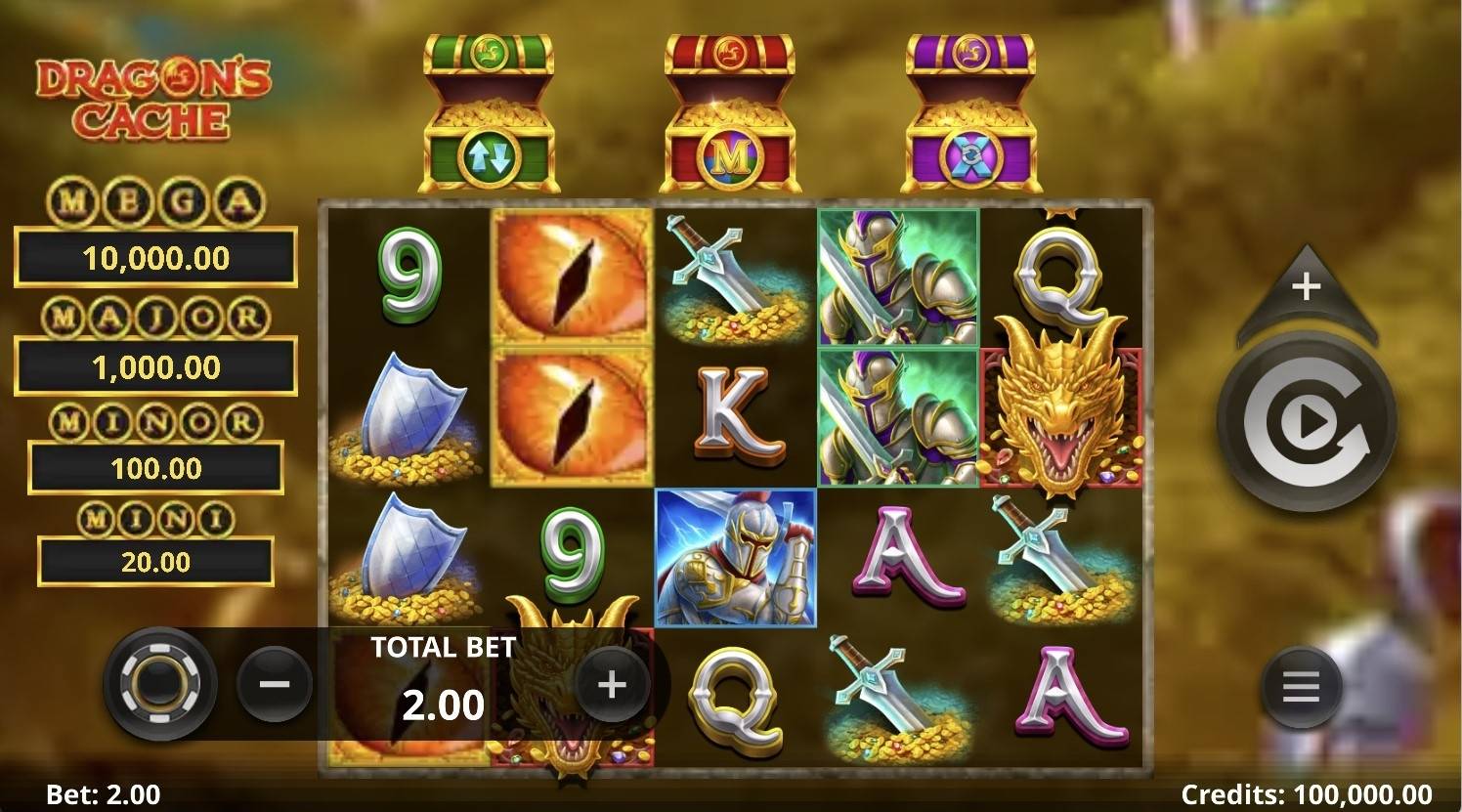1462x812 pixels.
Task: Open the hamburger menu button
Action: pyautogui.click(x=1299, y=685)
